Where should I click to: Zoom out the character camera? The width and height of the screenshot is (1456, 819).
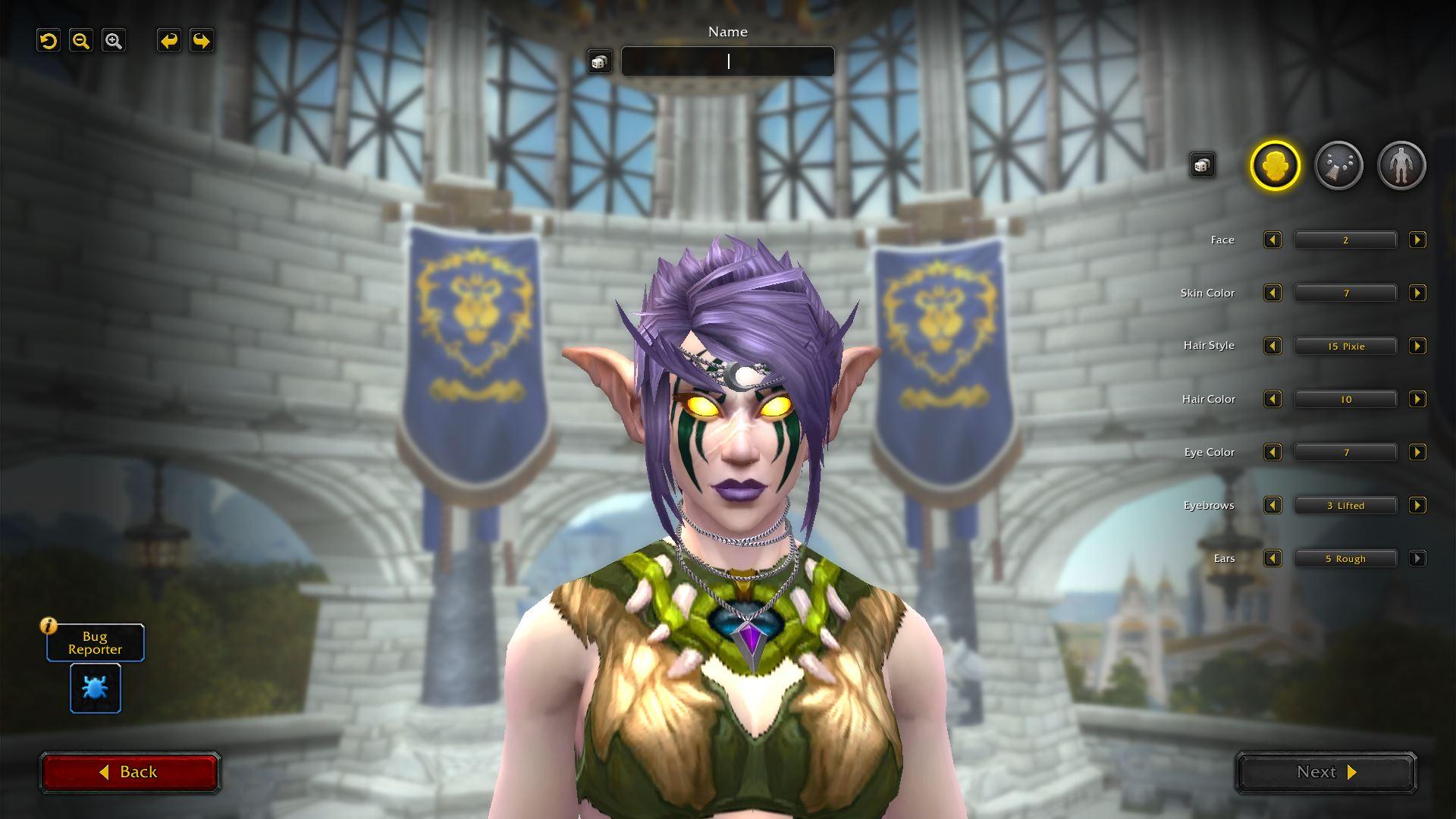(x=81, y=41)
